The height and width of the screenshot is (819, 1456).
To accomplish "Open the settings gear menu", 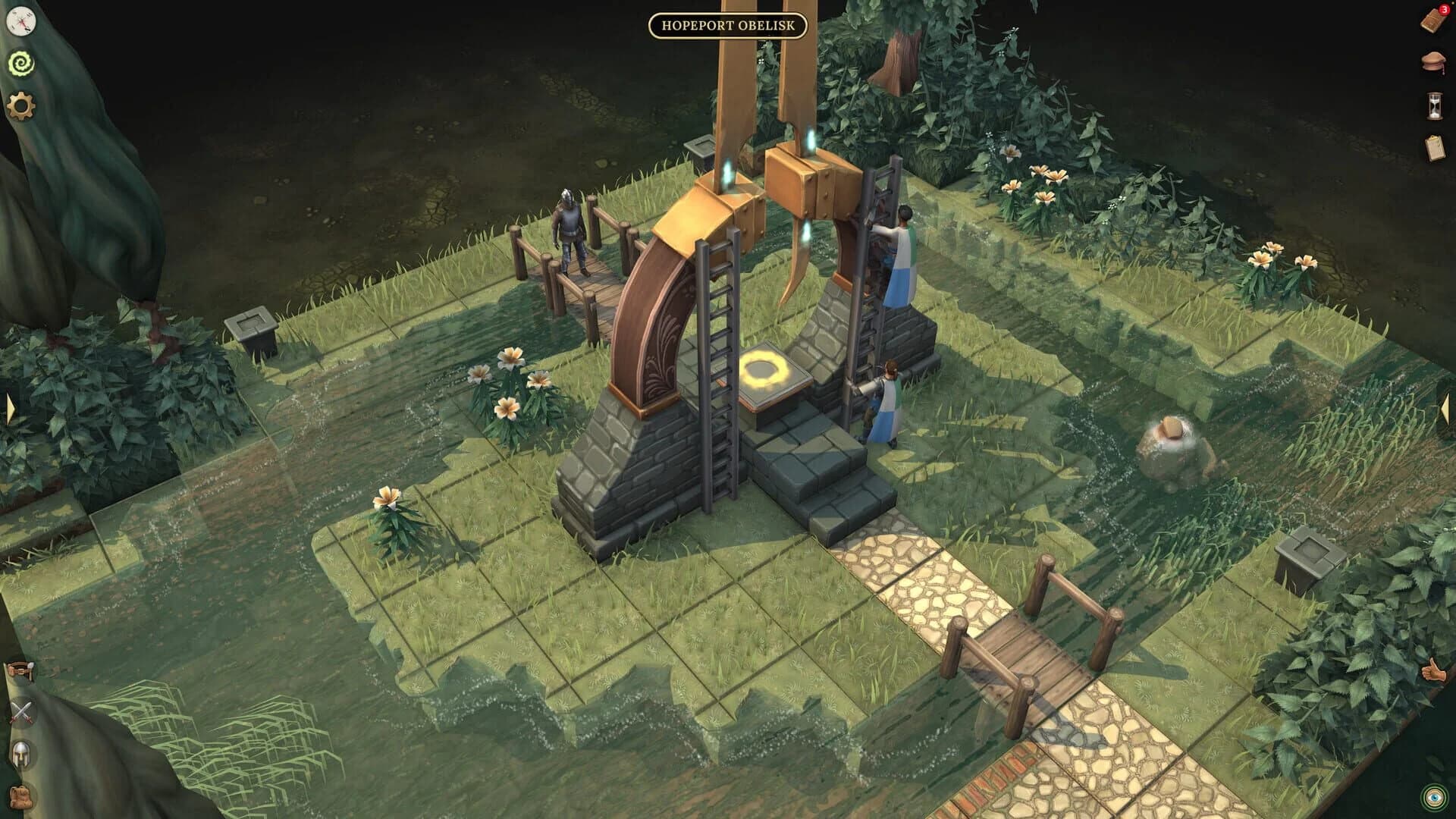I will click(x=20, y=106).
